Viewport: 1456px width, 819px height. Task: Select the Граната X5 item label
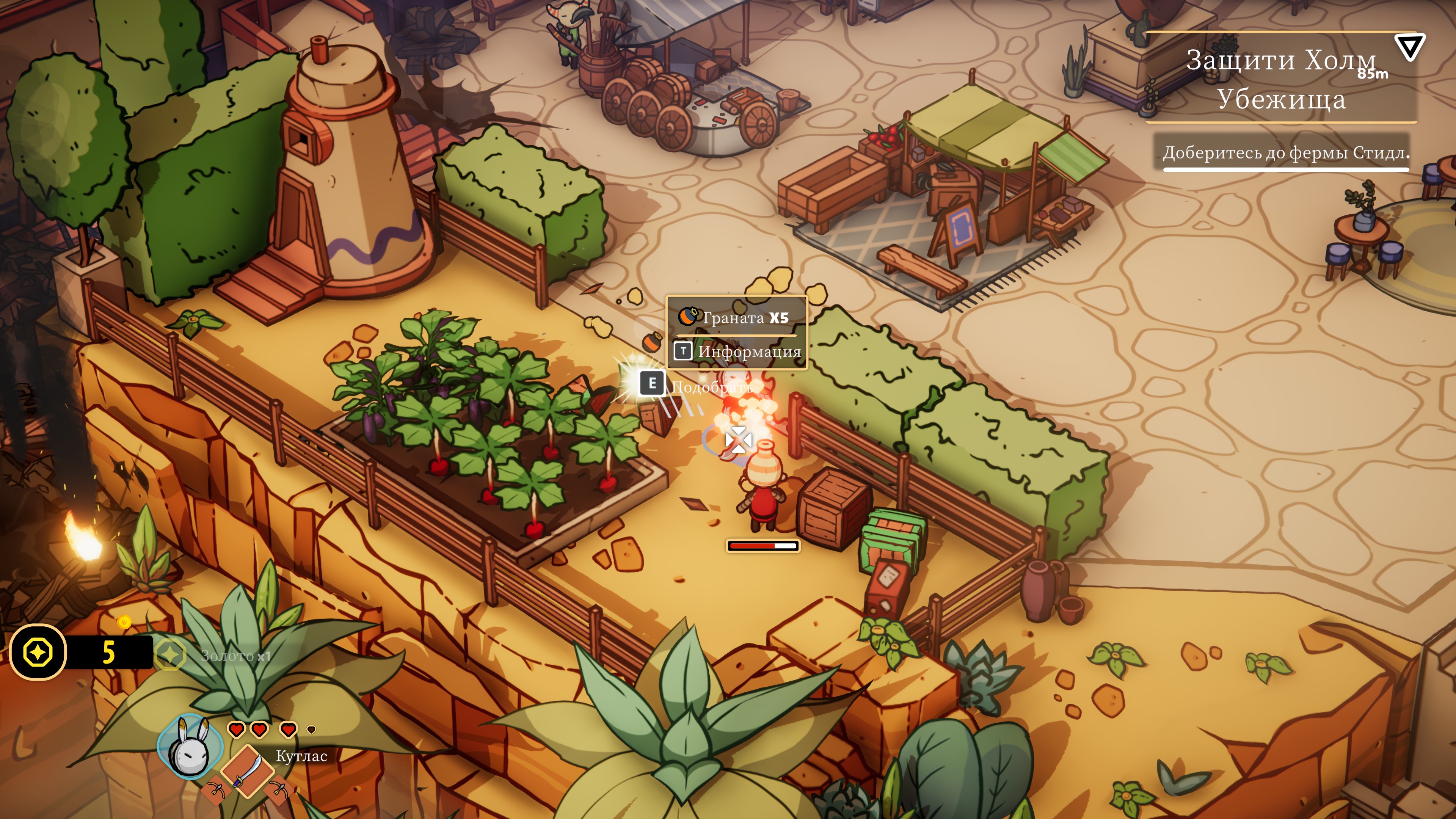point(736,318)
